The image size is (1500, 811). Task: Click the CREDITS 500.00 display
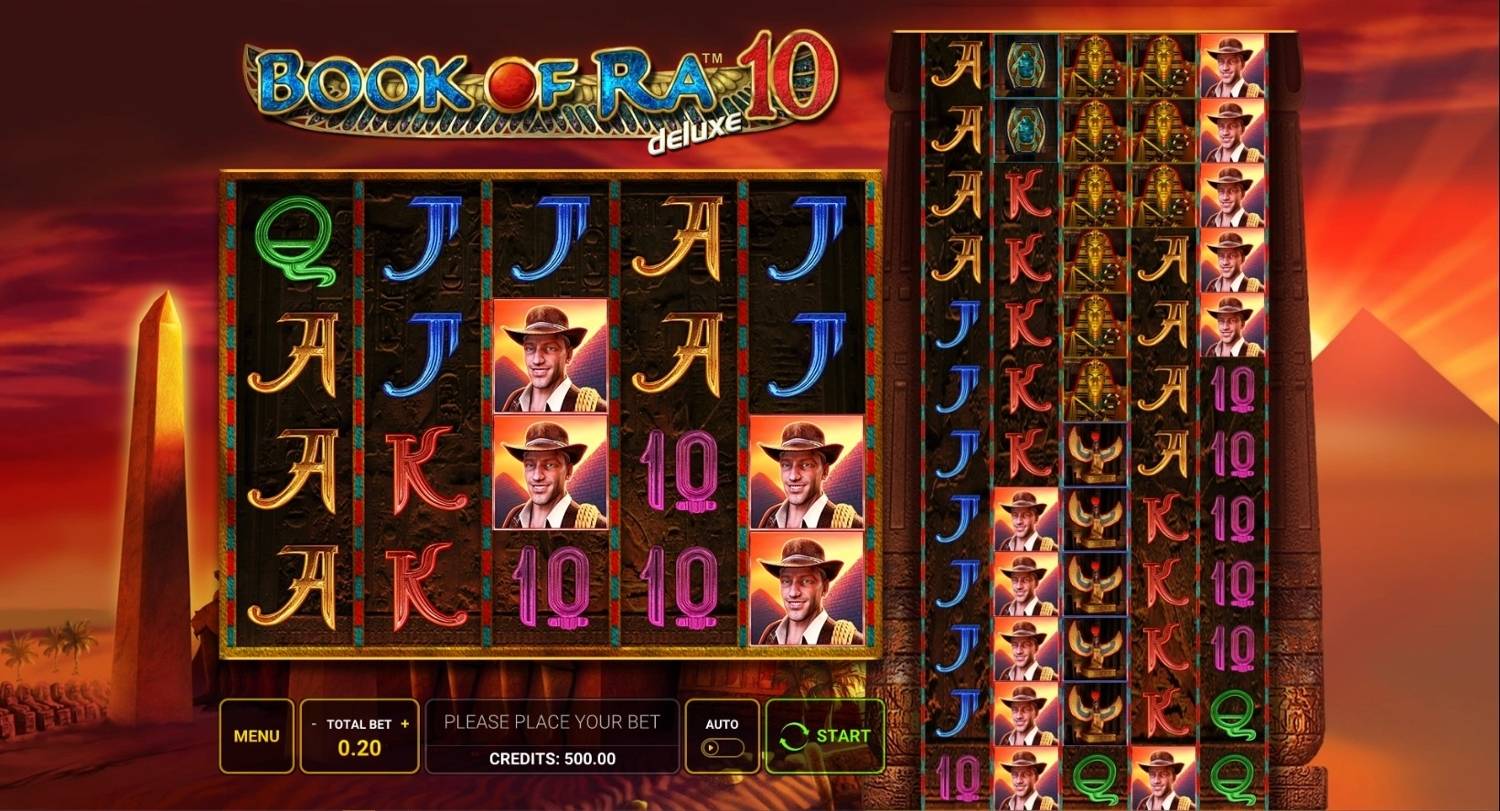coord(552,757)
